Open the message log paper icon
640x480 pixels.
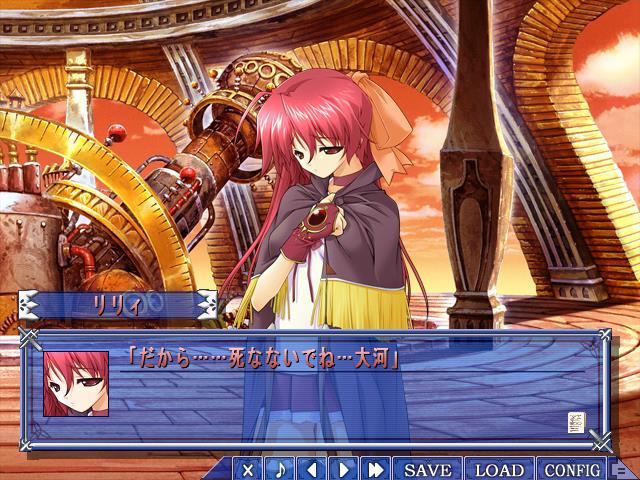pos(578,421)
